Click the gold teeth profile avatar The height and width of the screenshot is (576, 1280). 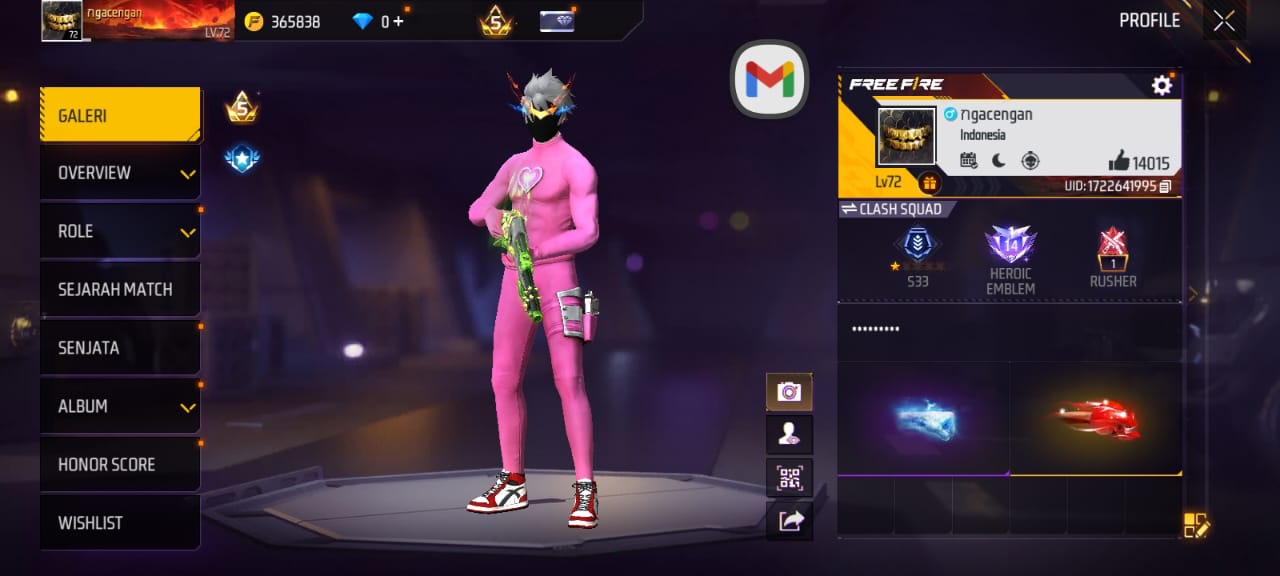(x=906, y=137)
